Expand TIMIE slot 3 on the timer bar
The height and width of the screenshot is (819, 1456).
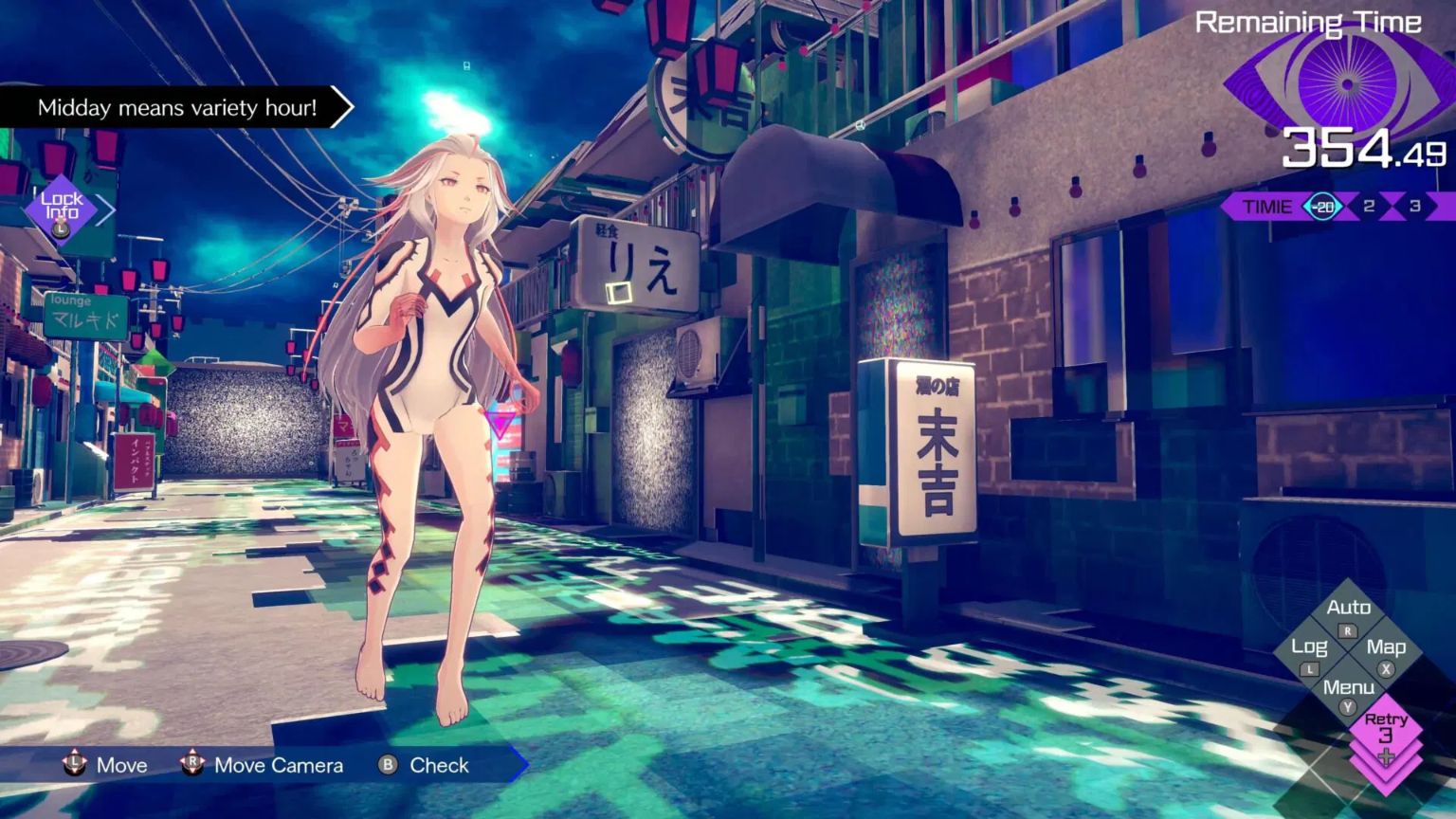coord(1415,206)
